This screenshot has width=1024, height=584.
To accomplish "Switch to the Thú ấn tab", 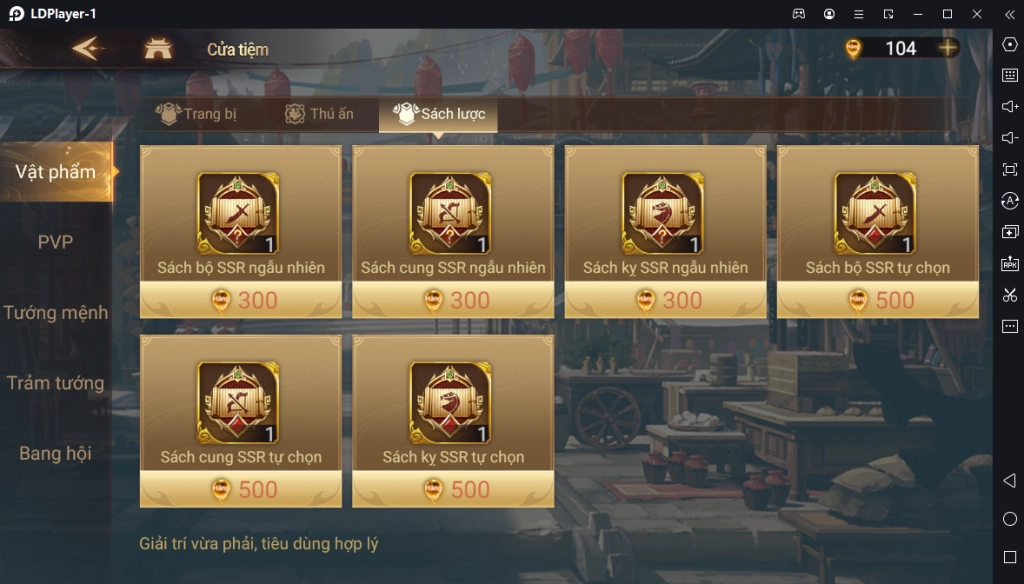I will [320, 114].
